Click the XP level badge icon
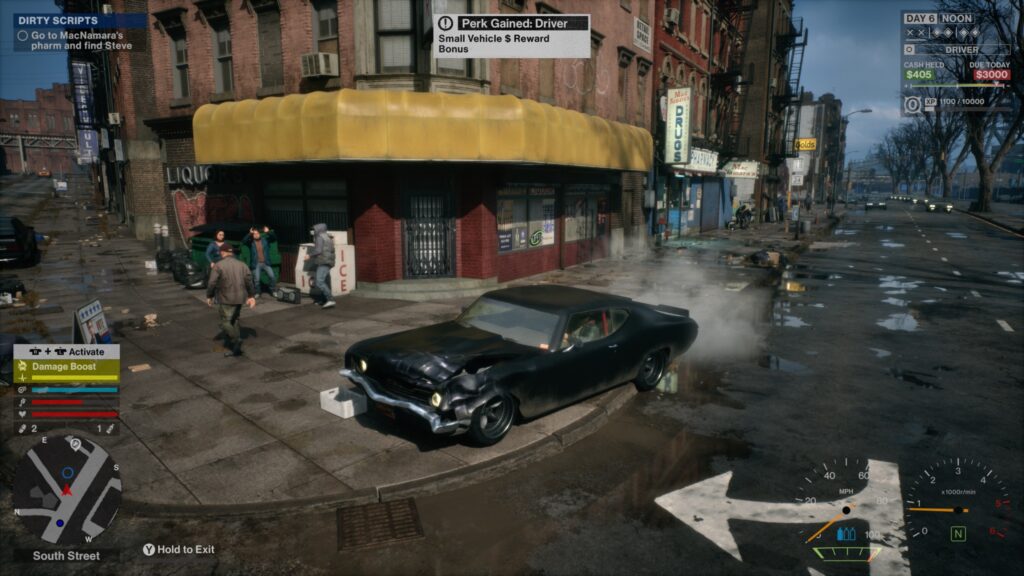 [x=912, y=103]
